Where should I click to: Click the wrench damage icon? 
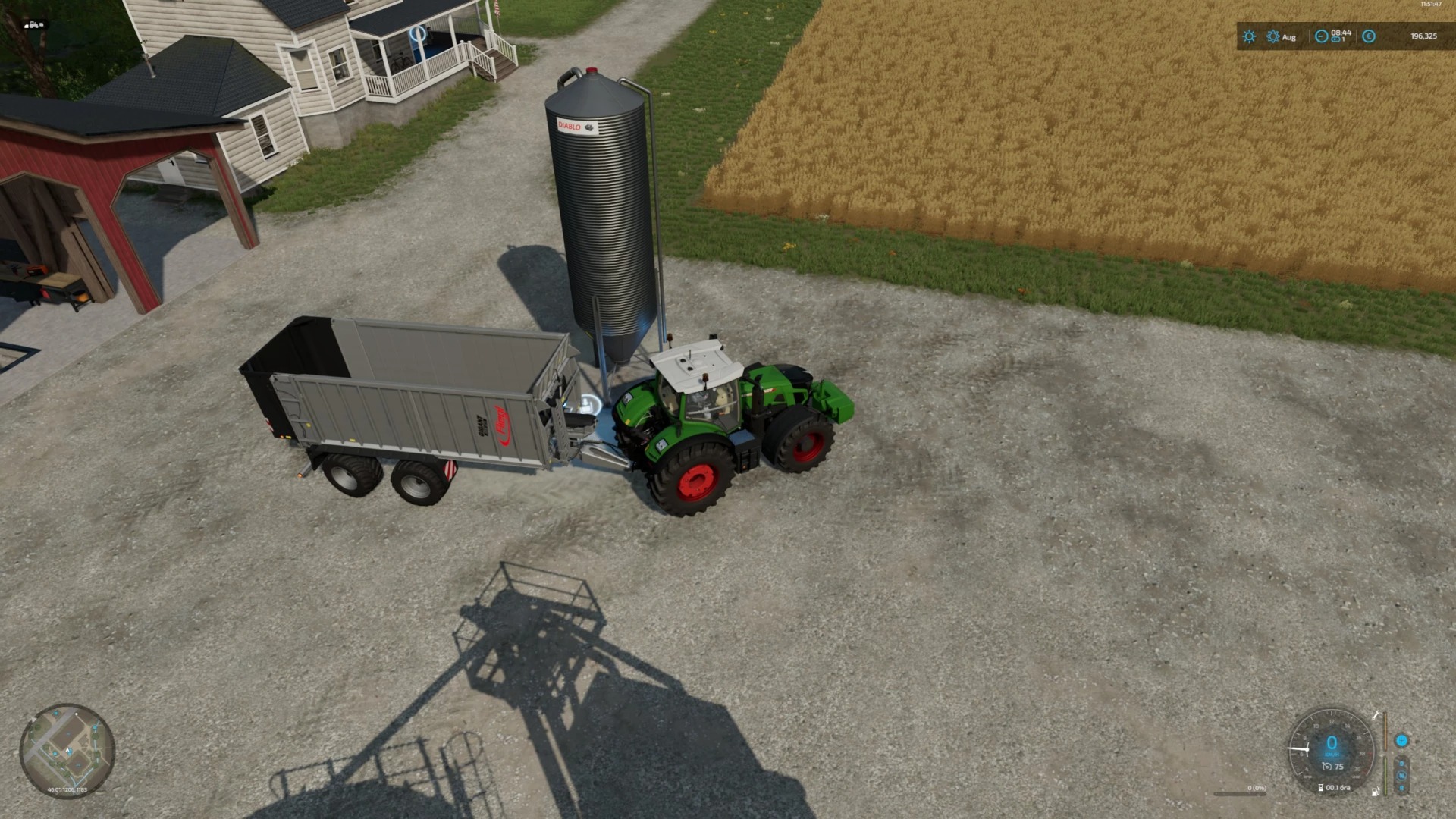(1376, 715)
